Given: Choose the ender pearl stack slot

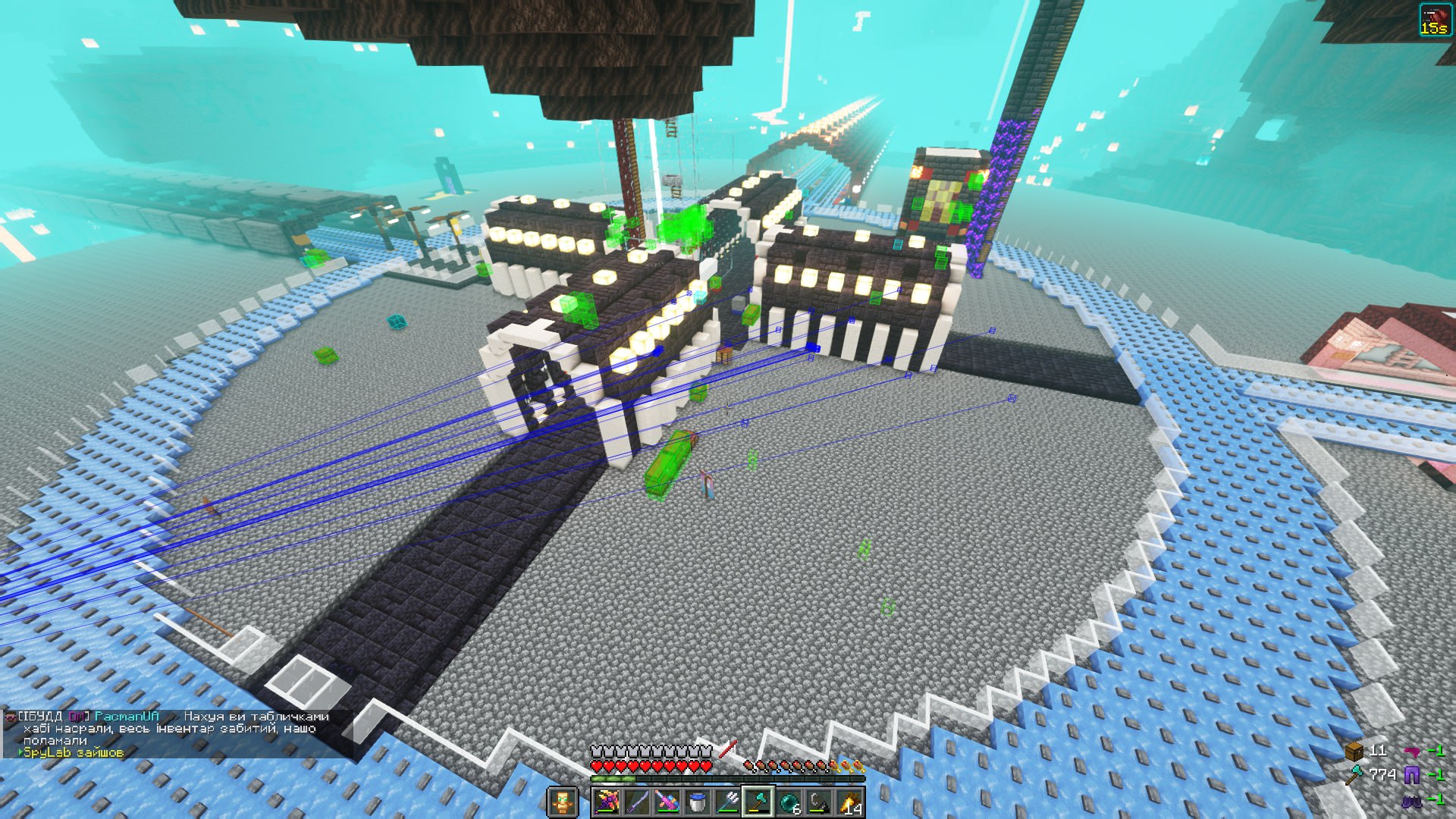Looking at the screenshot, I should pos(789,802).
